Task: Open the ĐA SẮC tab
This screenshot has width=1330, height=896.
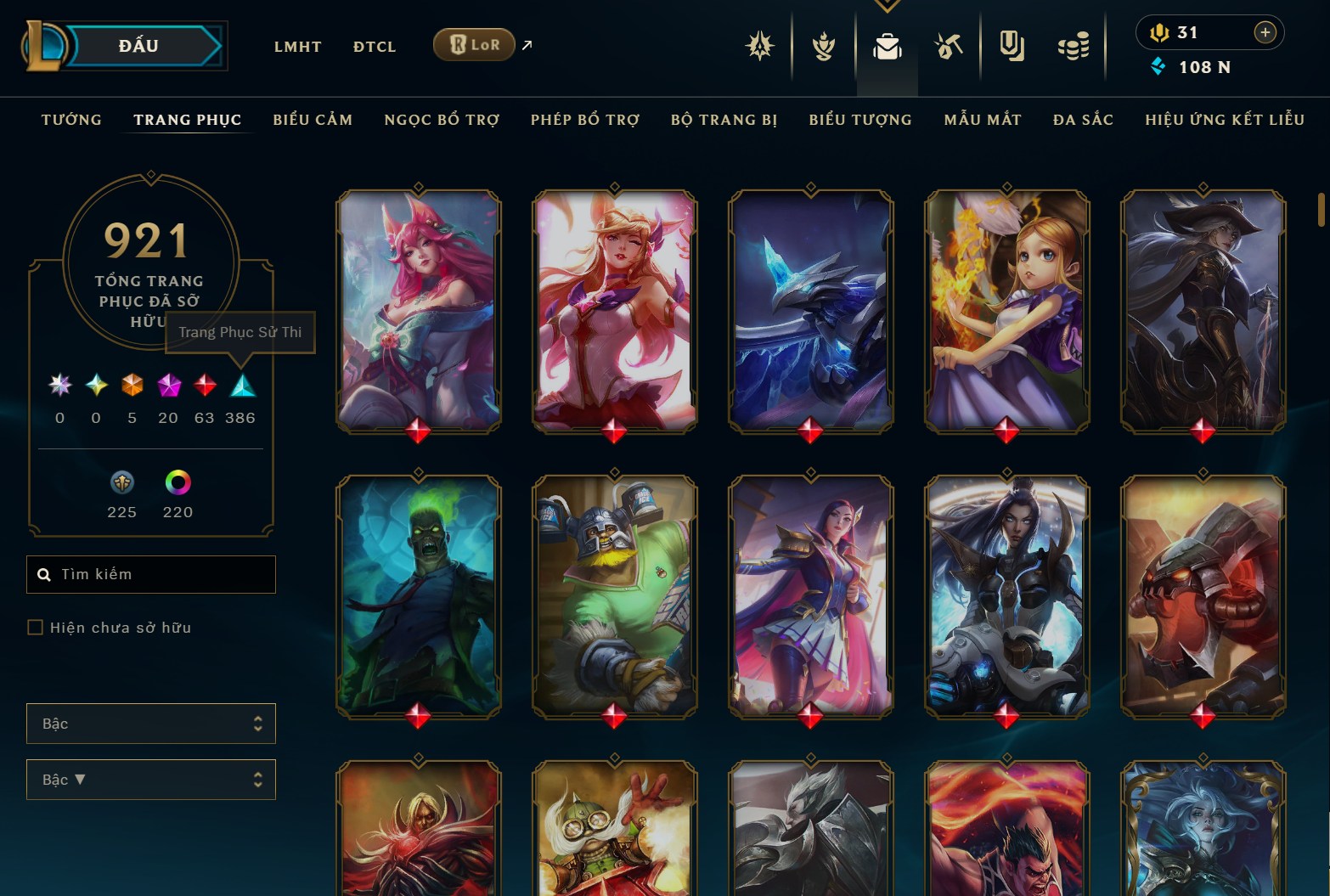Action: click(1083, 120)
